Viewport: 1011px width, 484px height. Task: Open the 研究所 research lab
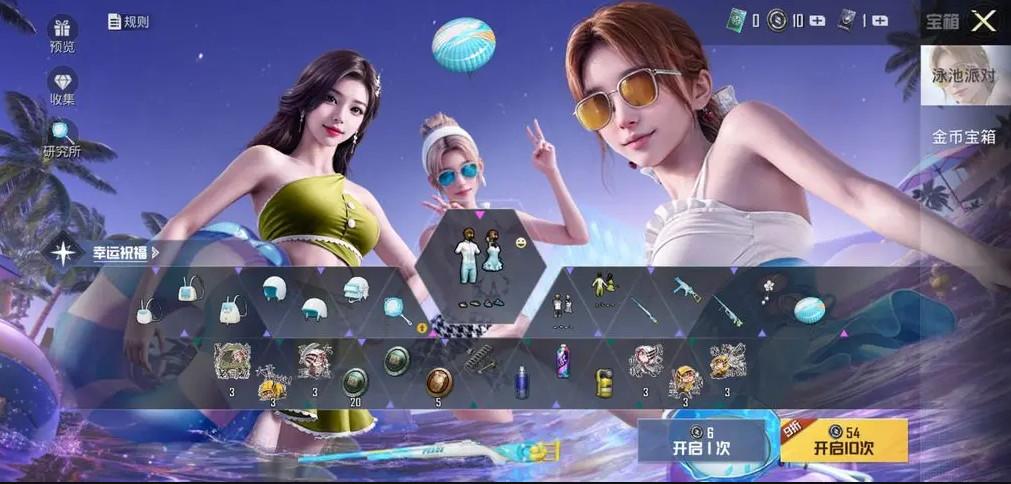point(62,138)
